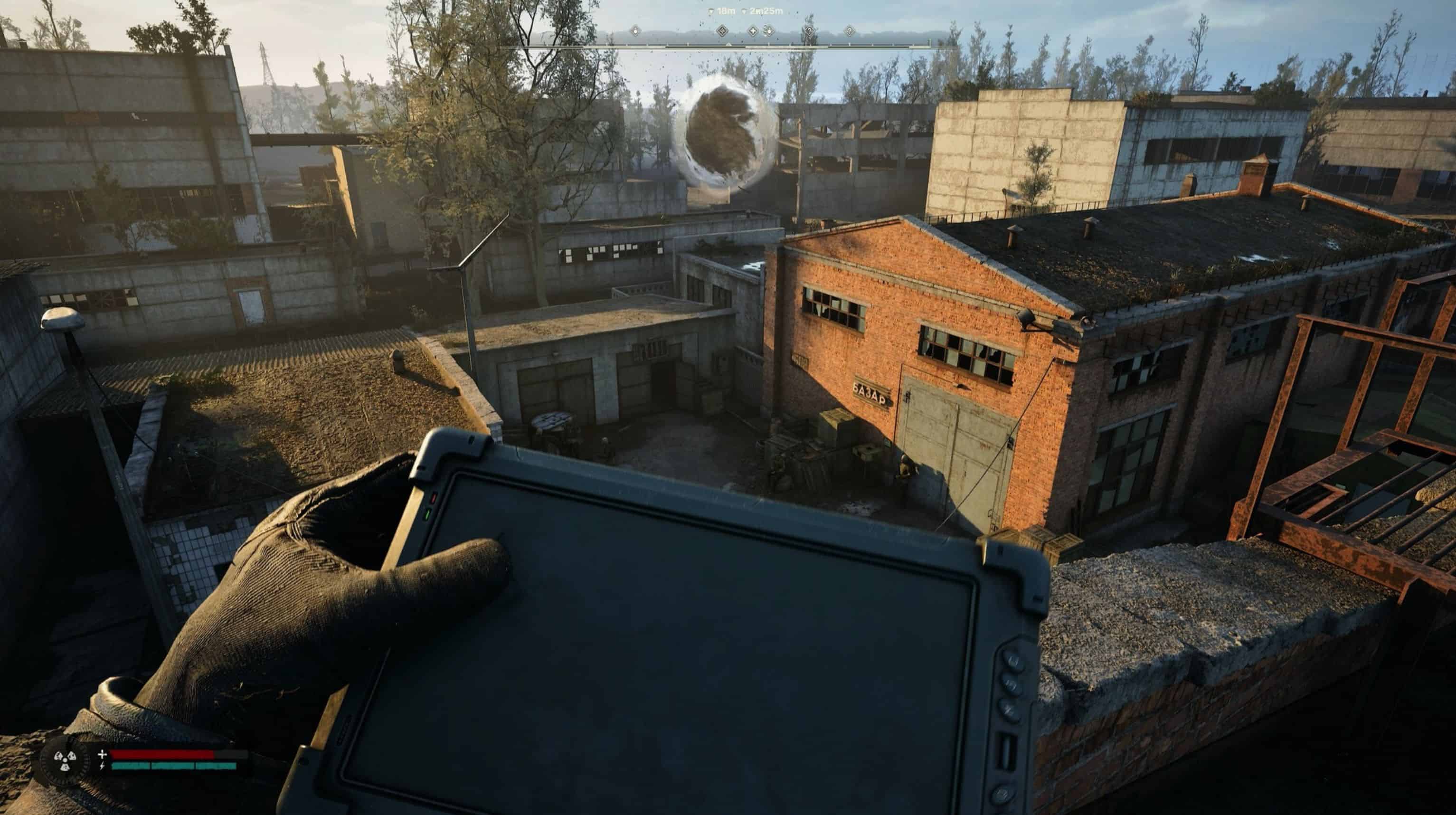
Task: Click the diamond quest marker on the compass
Action: [723, 30]
